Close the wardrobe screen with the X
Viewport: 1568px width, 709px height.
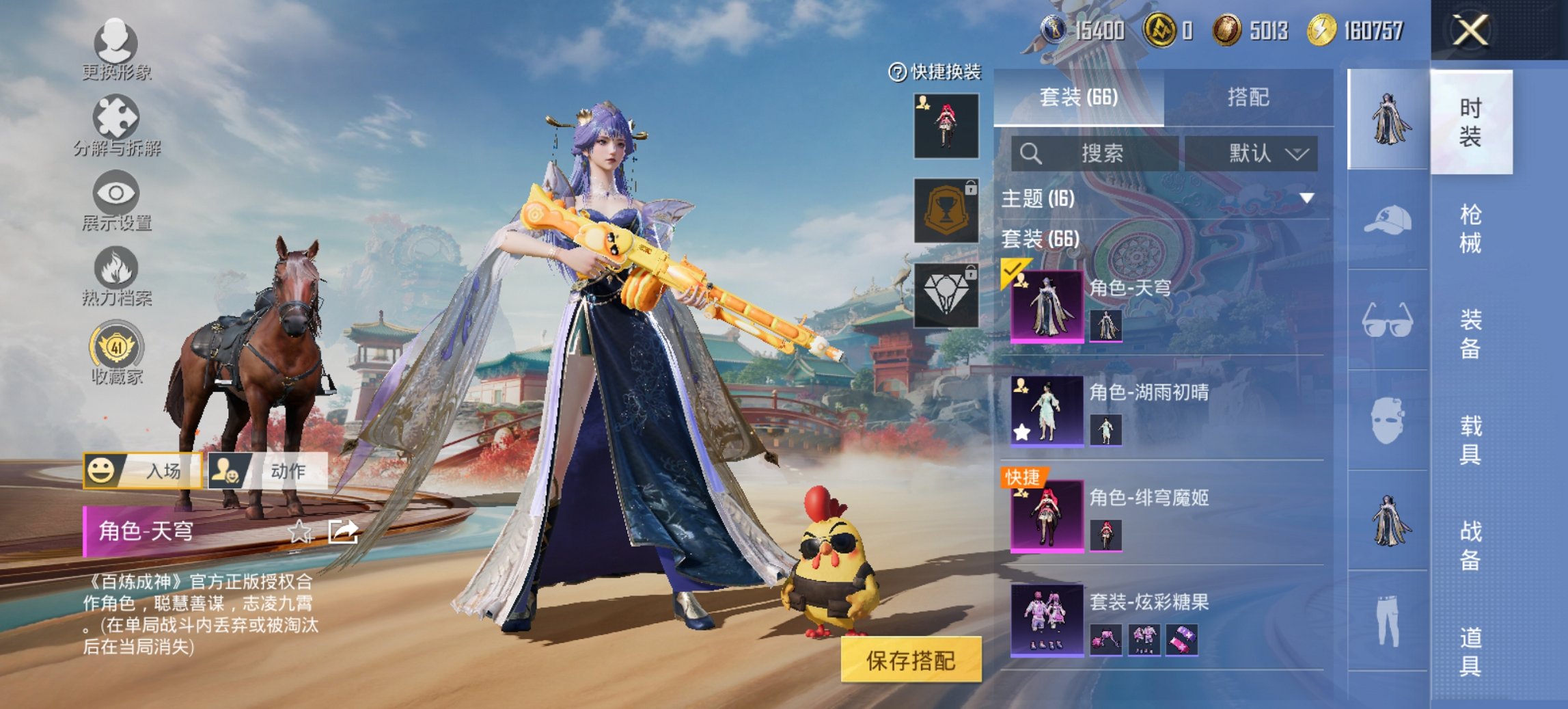pyautogui.click(x=1470, y=31)
